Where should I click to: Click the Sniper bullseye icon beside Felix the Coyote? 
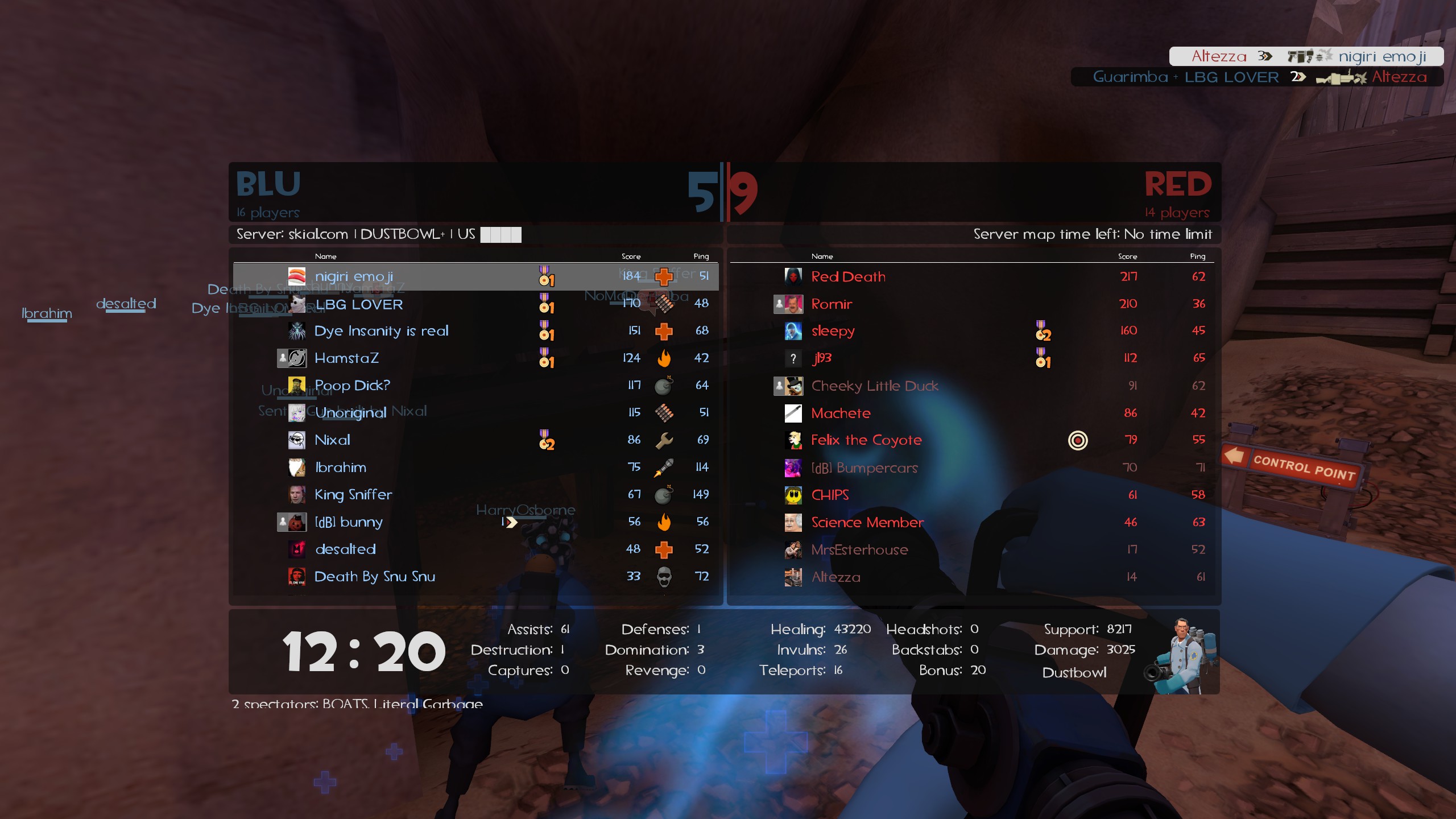coord(1079,440)
